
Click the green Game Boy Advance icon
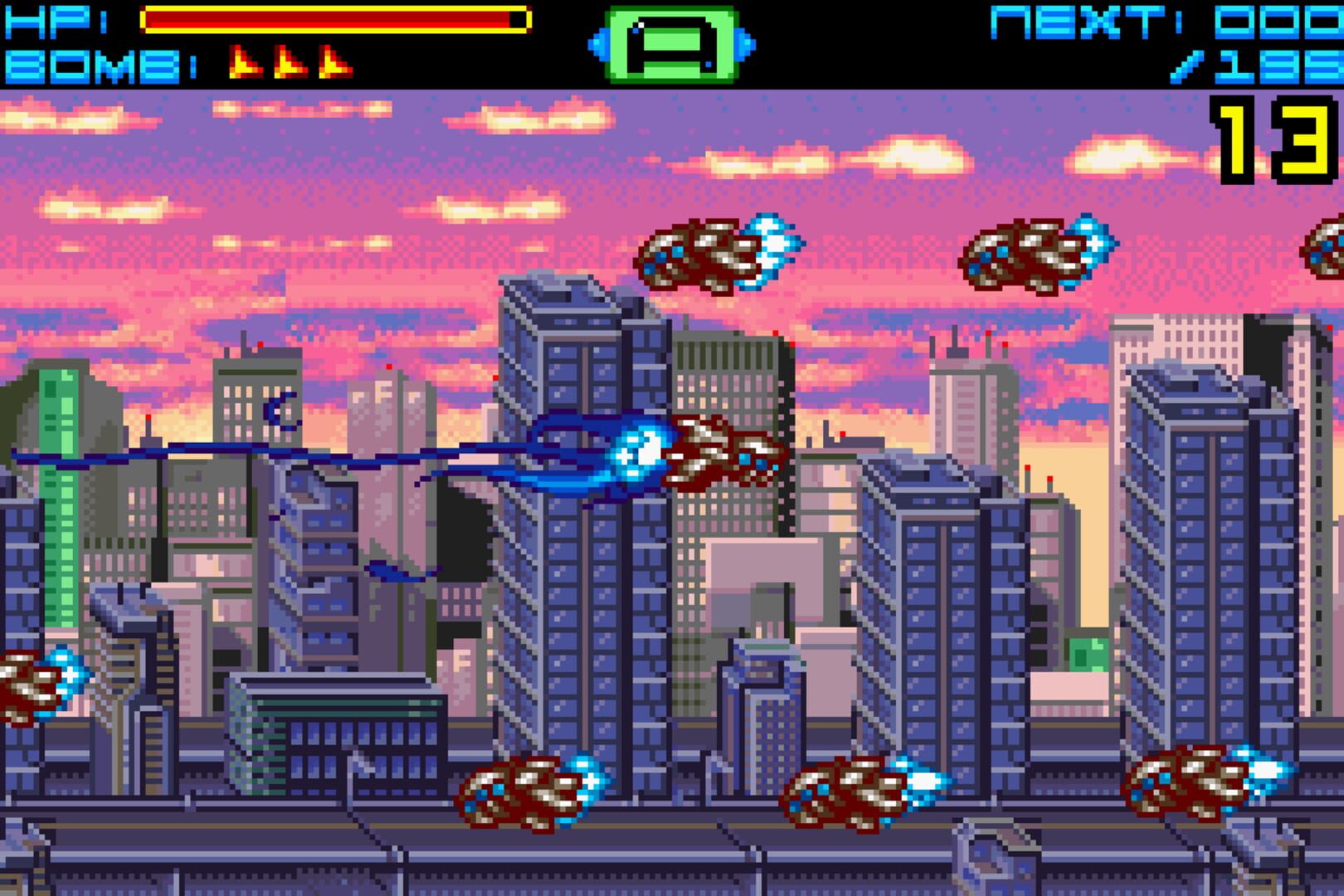[672, 46]
